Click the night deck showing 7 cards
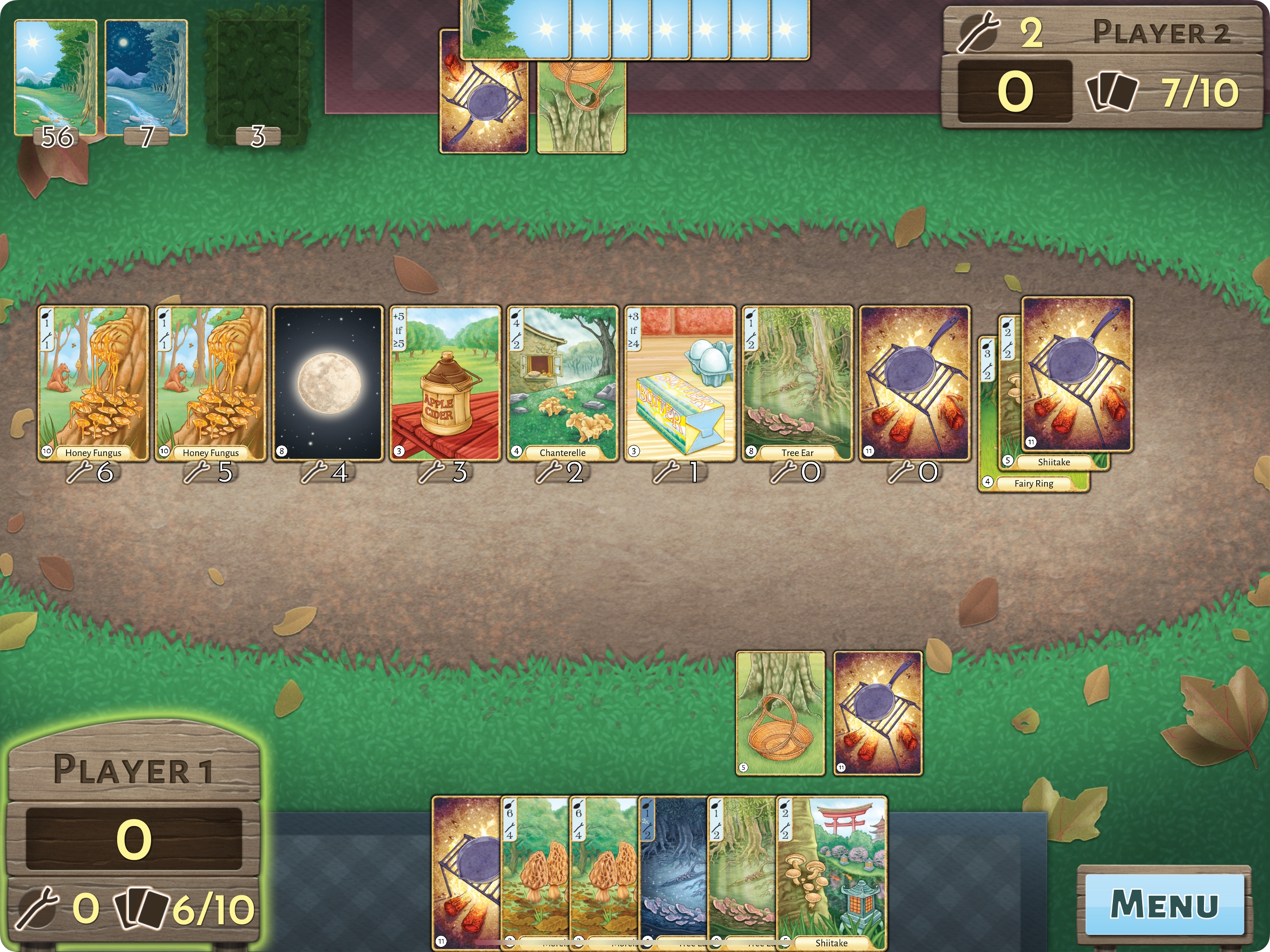 146,78
